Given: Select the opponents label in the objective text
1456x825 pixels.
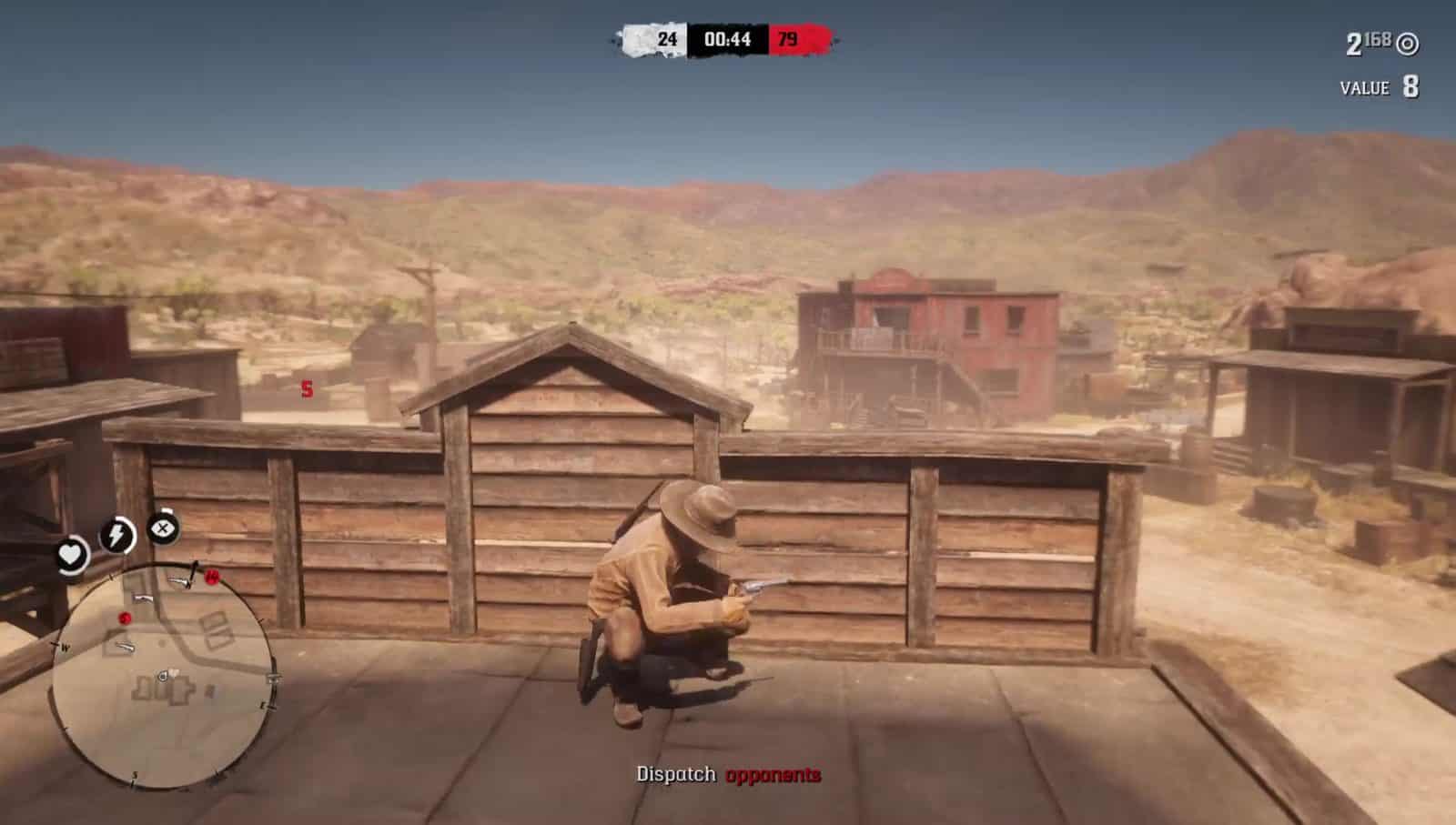Looking at the screenshot, I should (x=773, y=776).
